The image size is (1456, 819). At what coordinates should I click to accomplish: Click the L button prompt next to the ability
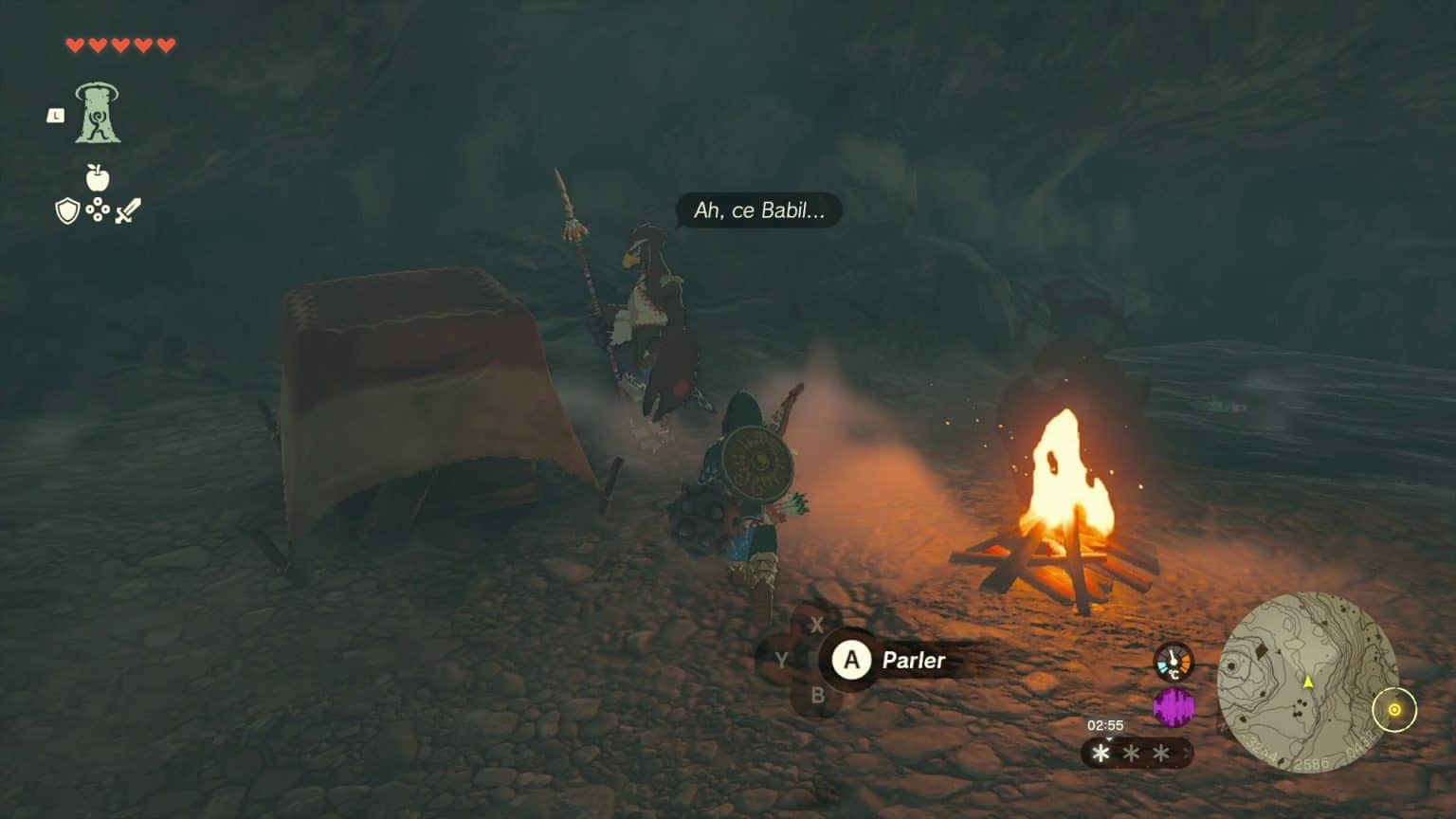tap(54, 117)
